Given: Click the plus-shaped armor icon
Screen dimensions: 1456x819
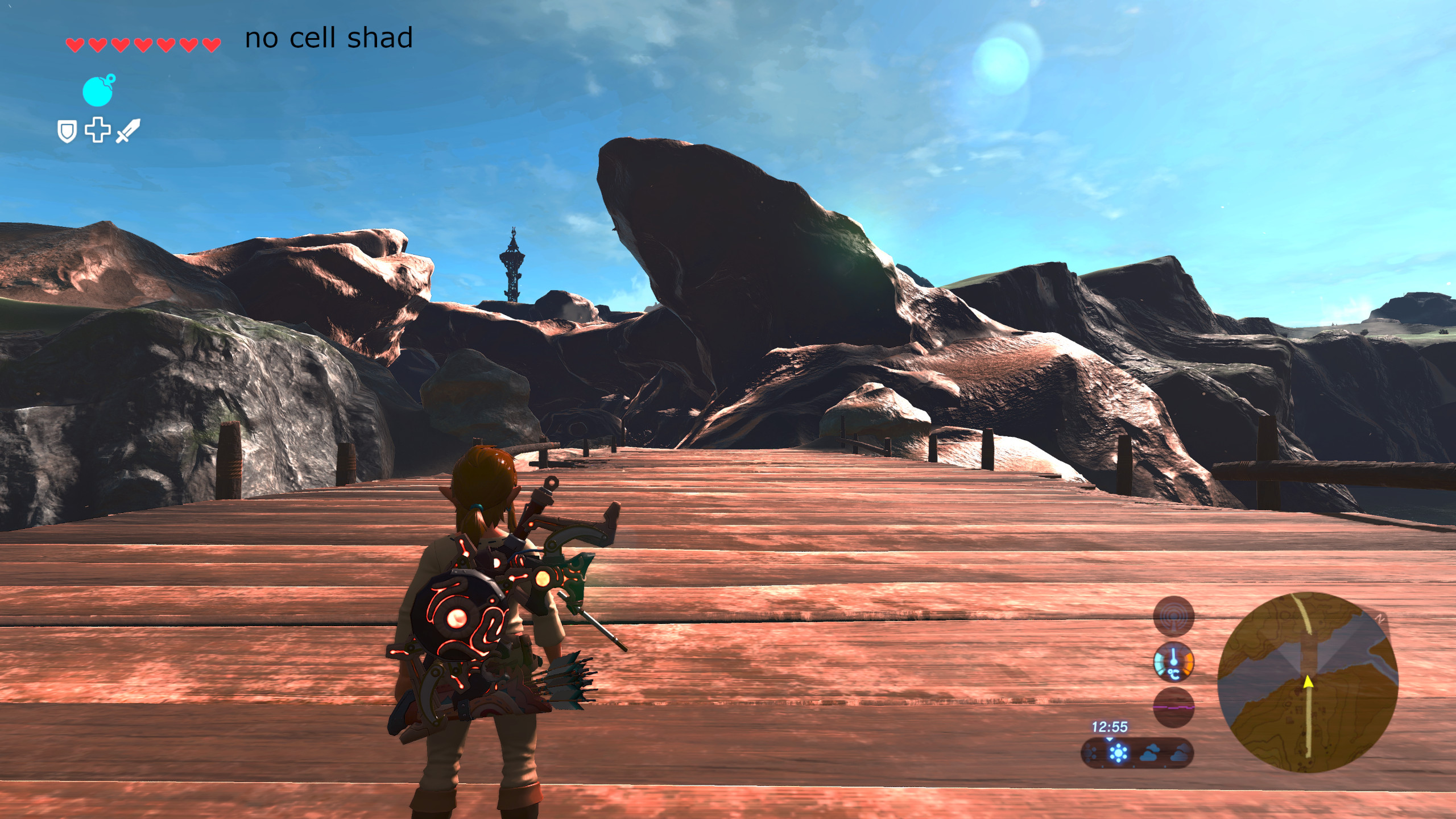Looking at the screenshot, I should [98, 131].
